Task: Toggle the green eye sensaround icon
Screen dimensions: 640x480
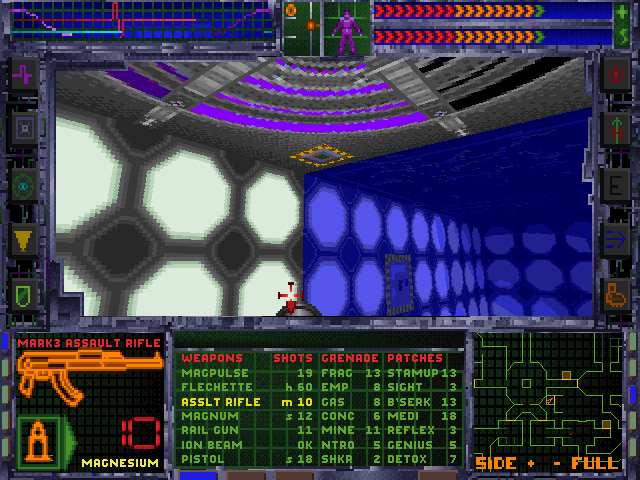Action: tap(24, 183)
